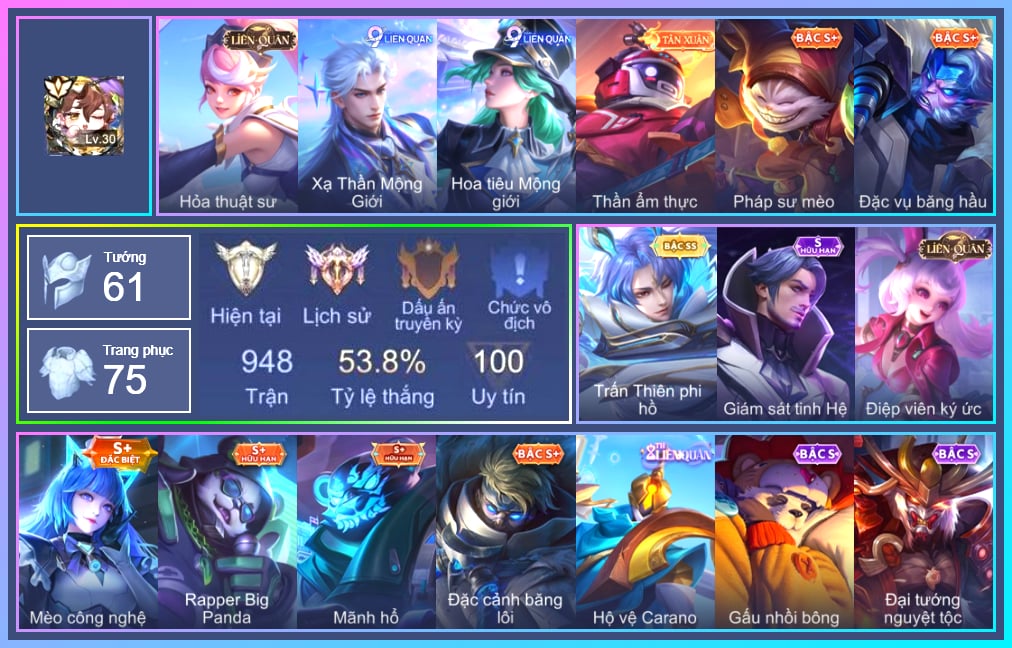Choose the Đặc vụ băng hầu skin

click(x=923, y=115)
